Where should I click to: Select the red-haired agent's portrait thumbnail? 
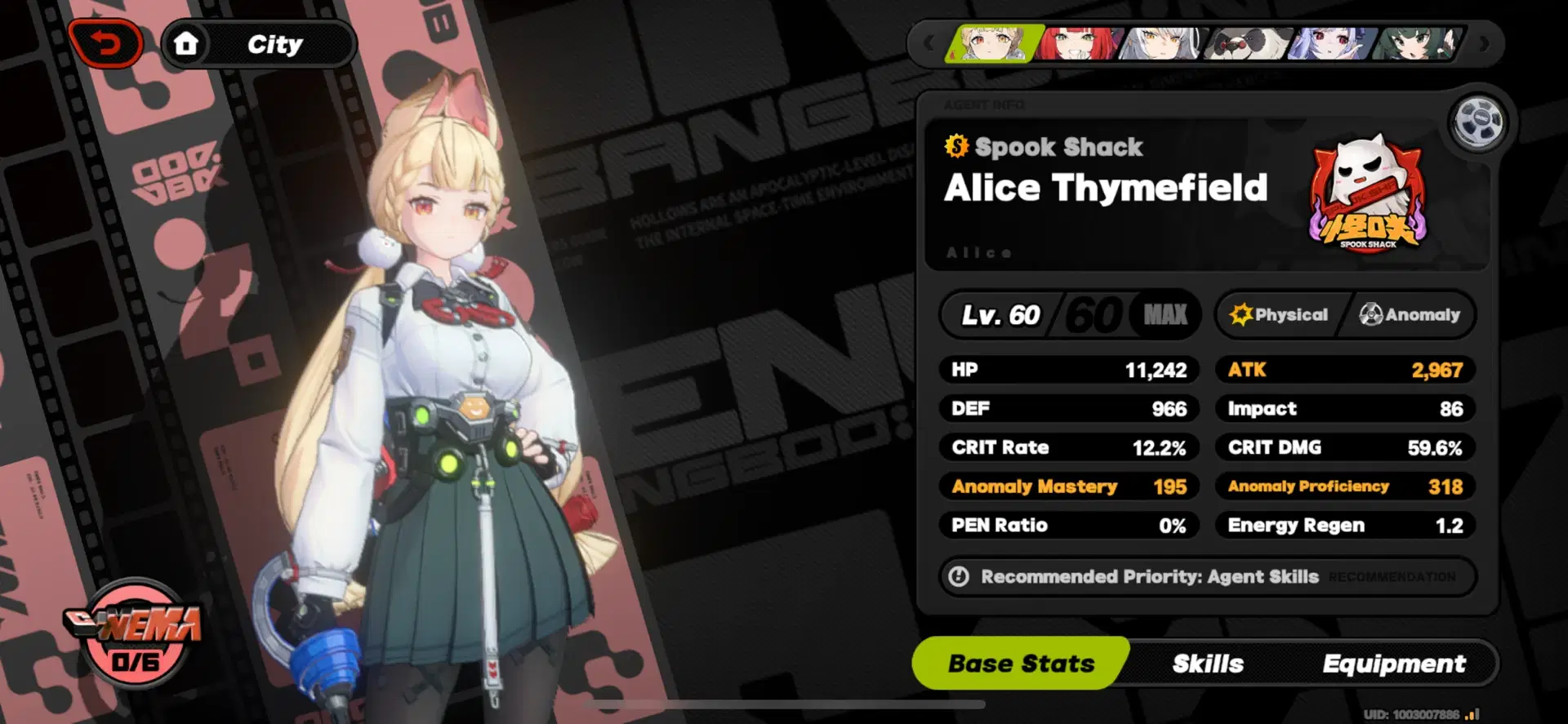[x=1078, y=45]
